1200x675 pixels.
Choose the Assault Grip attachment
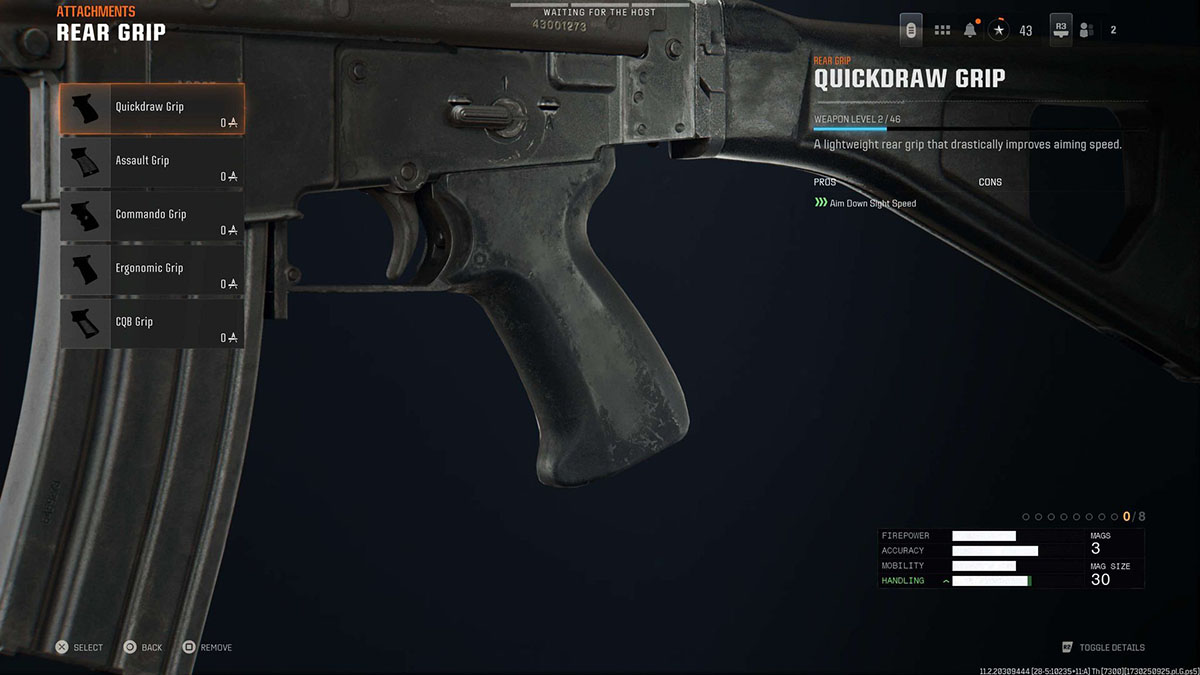tap(151, 163)
